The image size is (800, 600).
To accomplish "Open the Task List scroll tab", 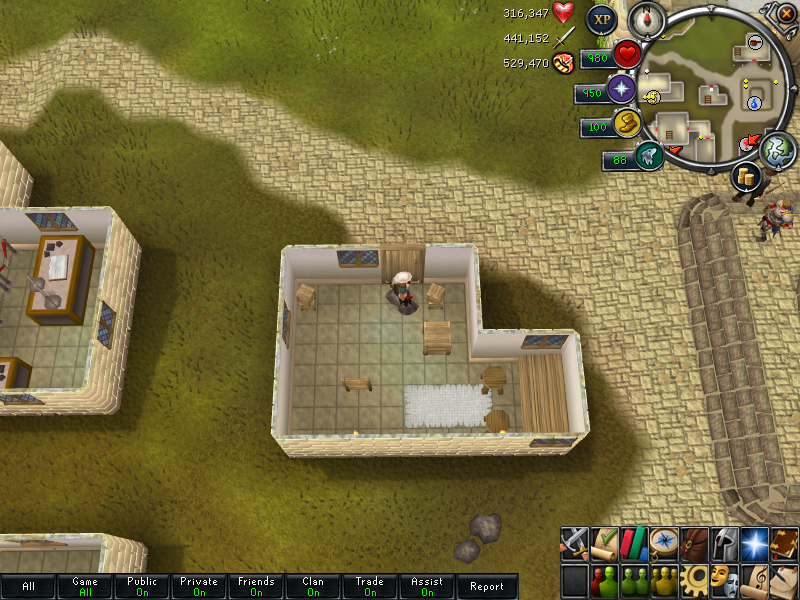I will [603, 543].
